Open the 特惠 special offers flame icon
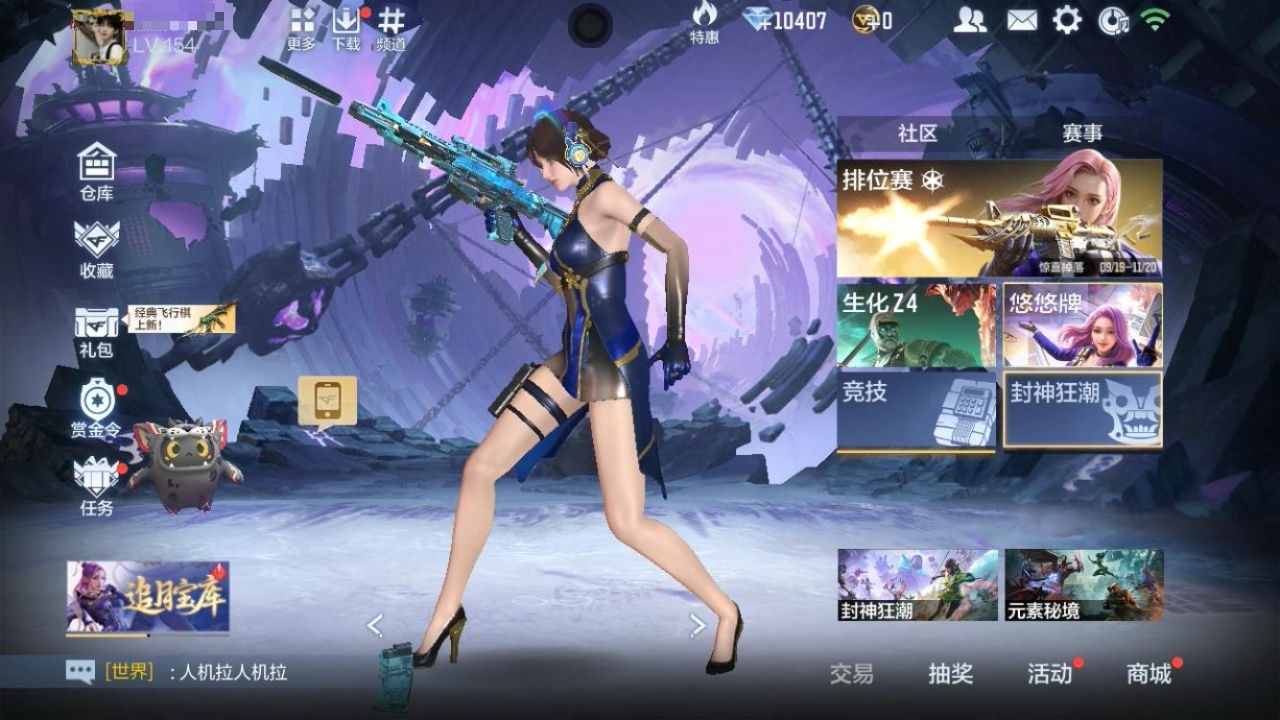 coord(704,22)
